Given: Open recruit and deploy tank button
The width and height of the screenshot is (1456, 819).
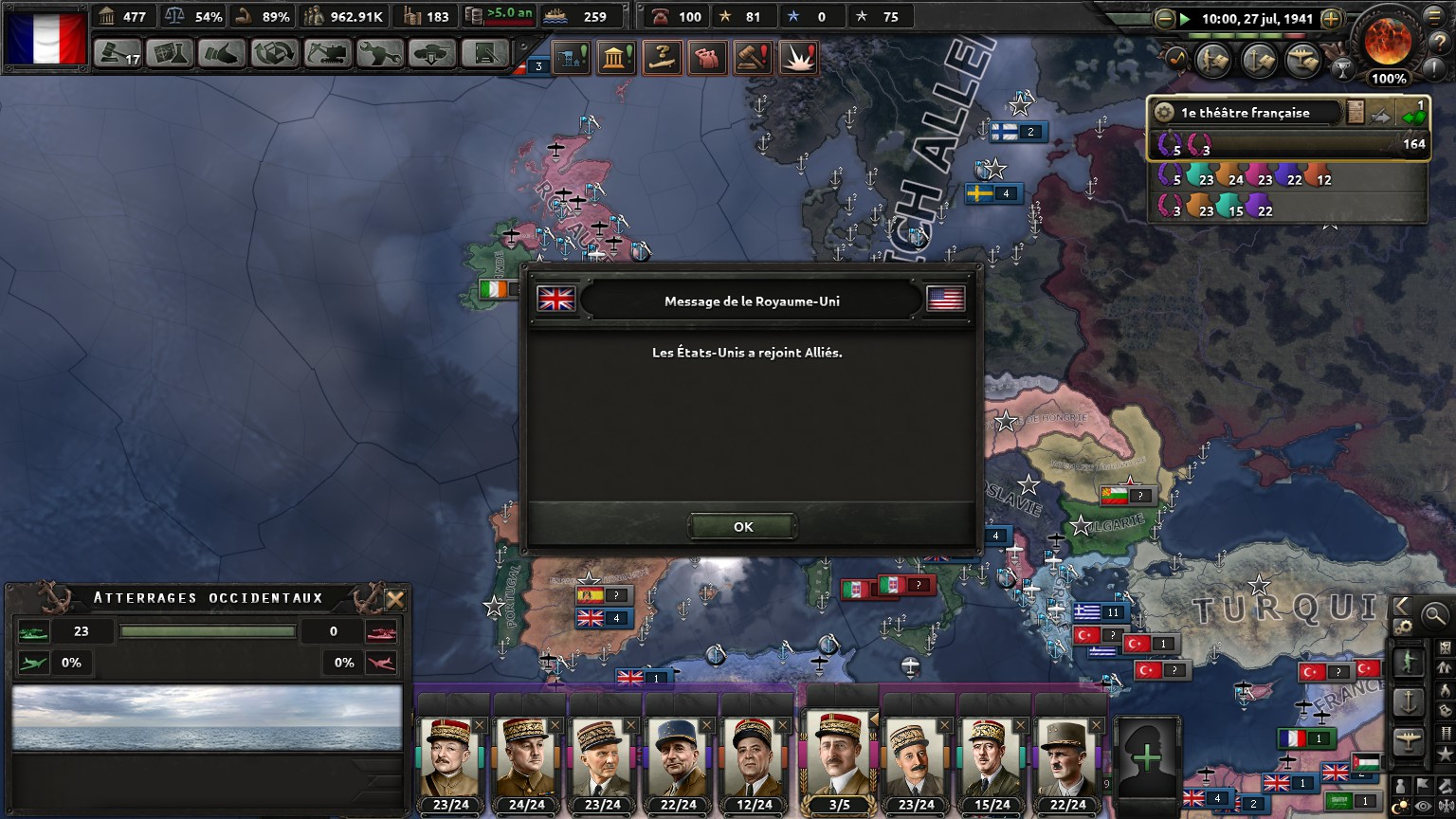Looking at the screenshot, I should click(432, 53).
